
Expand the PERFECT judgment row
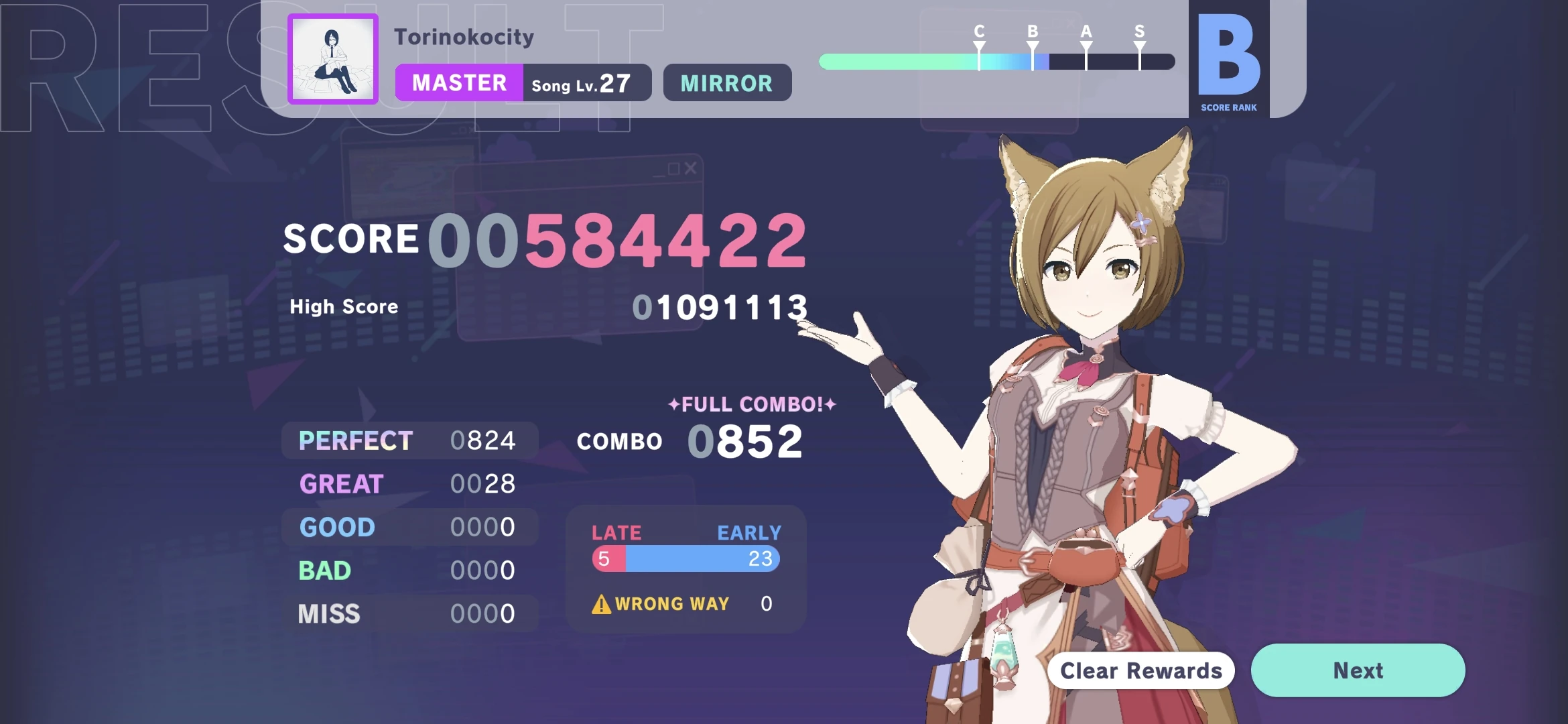coord(410,440)
